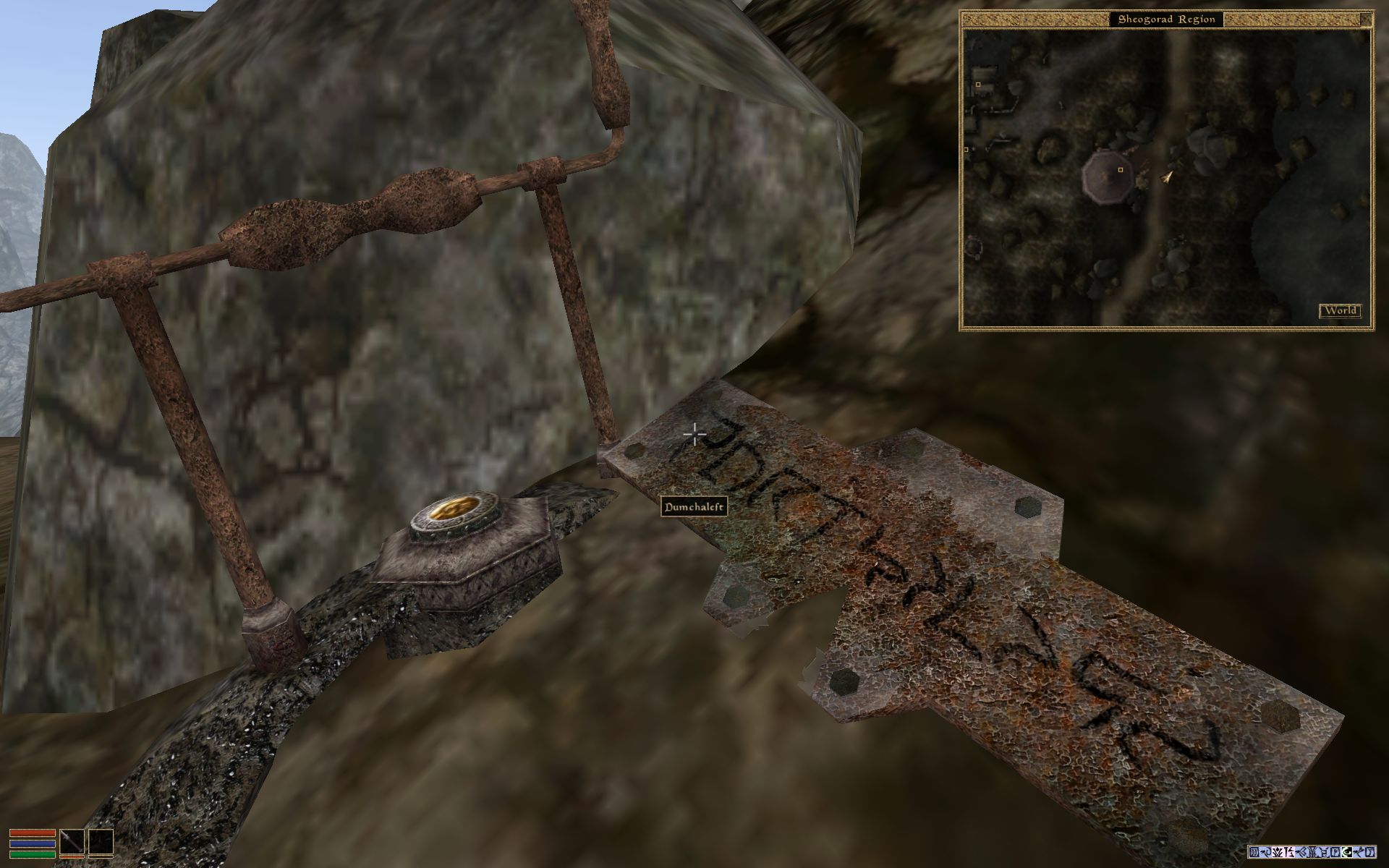Select the equipped dagger in the weapon slot
The image size is (1389, 868).
tap(72, 843)
